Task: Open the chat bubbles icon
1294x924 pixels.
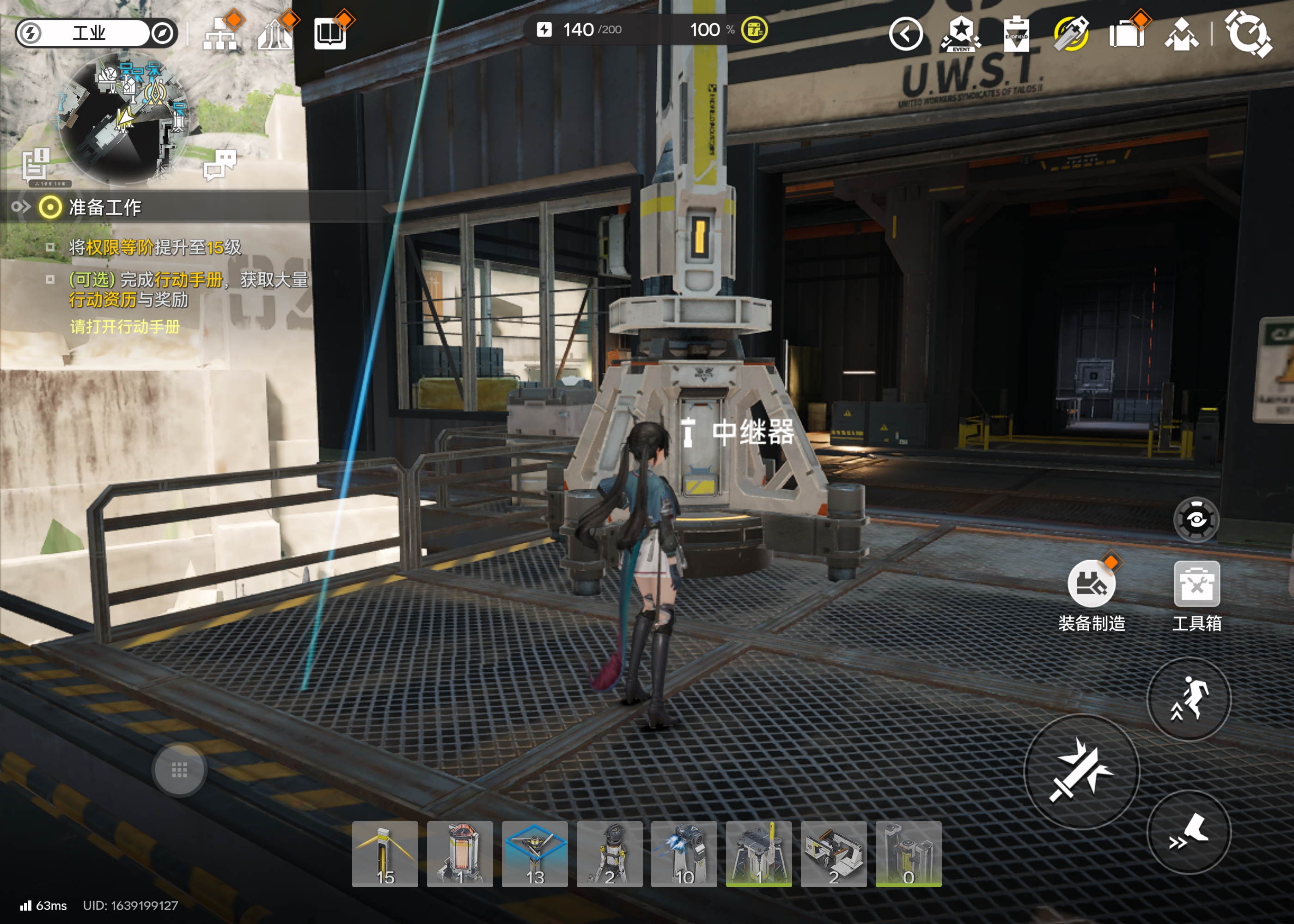Action: click(220, 164)
